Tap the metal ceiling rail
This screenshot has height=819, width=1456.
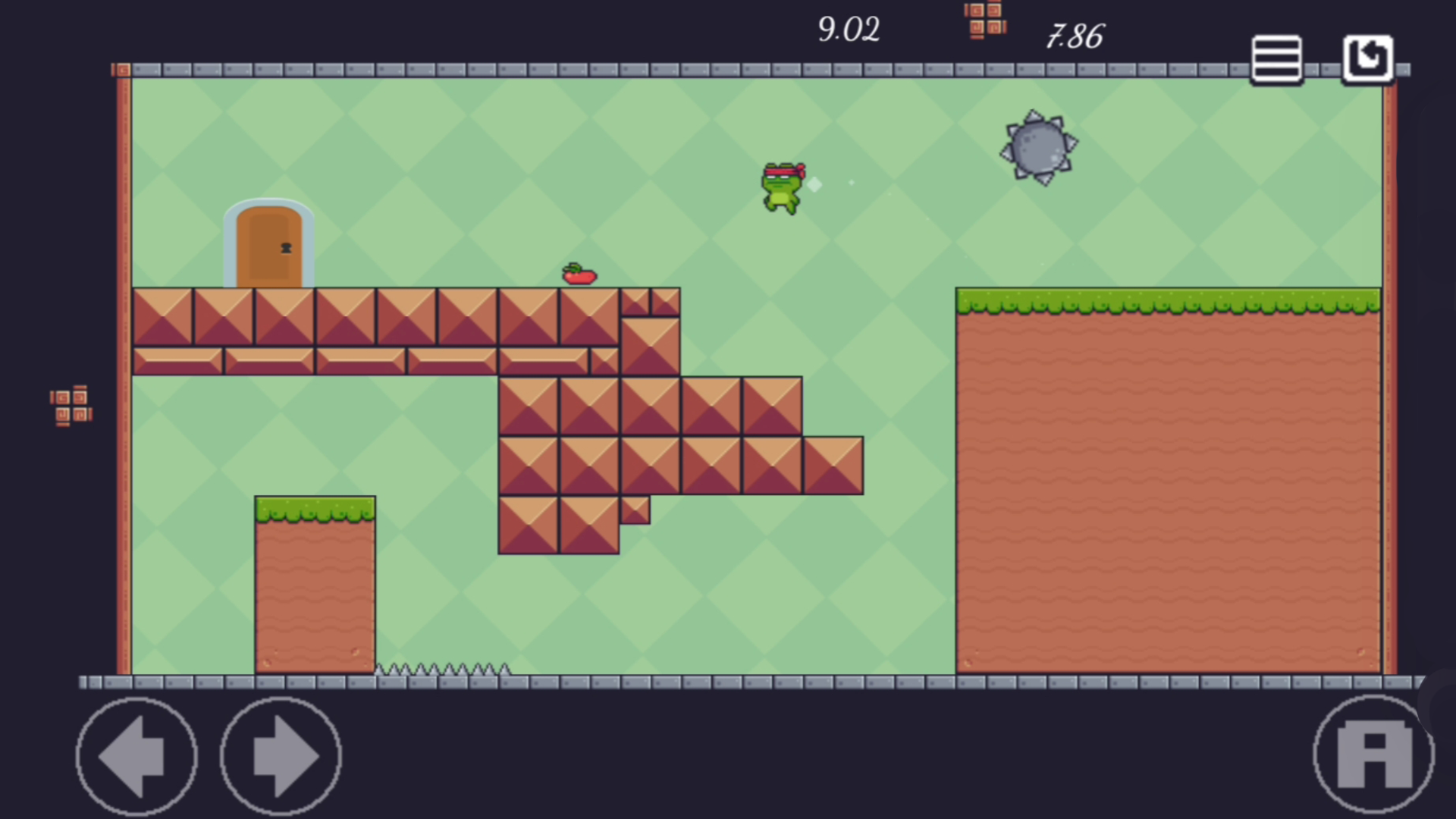tap(682, 70)
